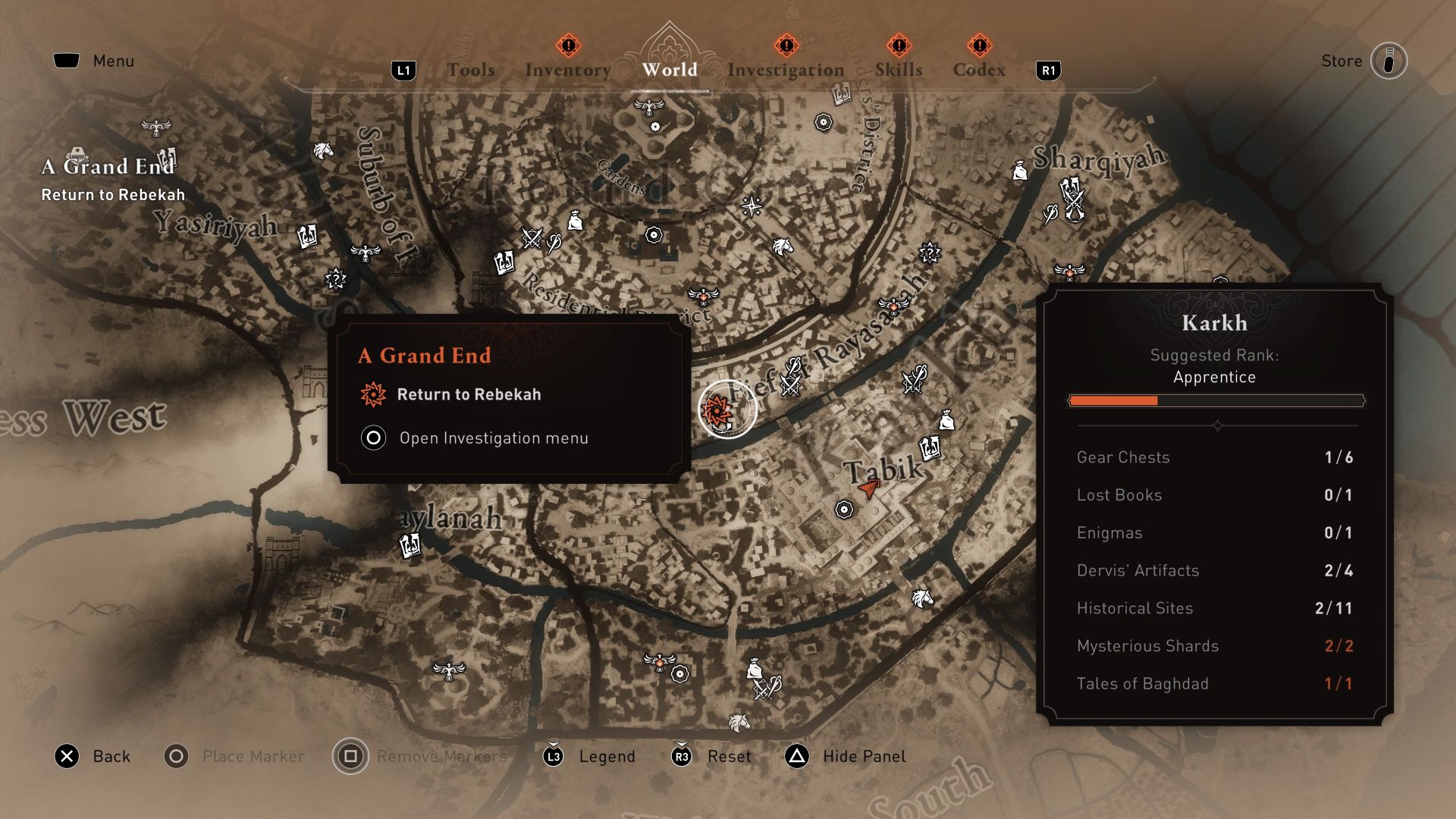The width and height of the screenshot is (1456, 819).
Task: Click the eagle icon near Aylanah district
Action: (448, 669)
